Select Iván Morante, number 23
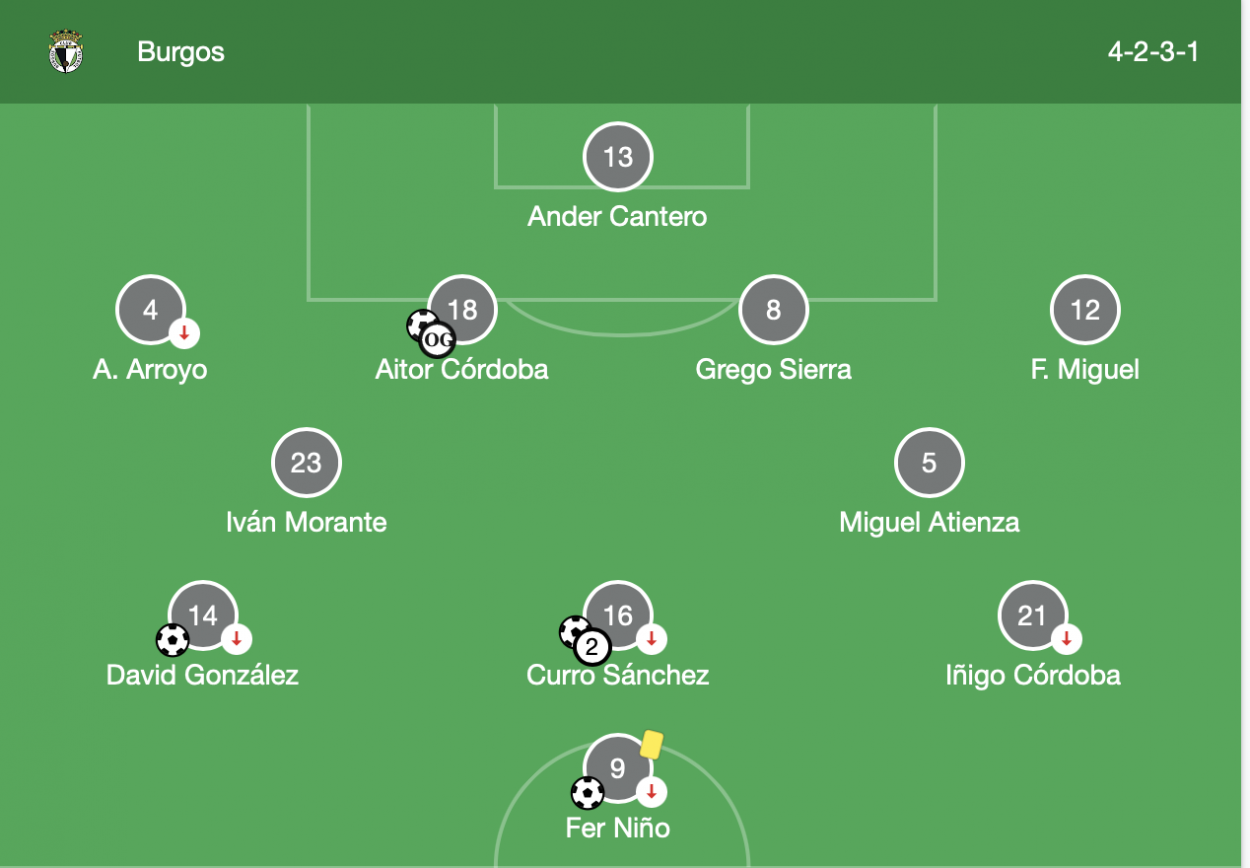Image resolution: width=1250 pixels, height=868 pixels. (306, 463)
